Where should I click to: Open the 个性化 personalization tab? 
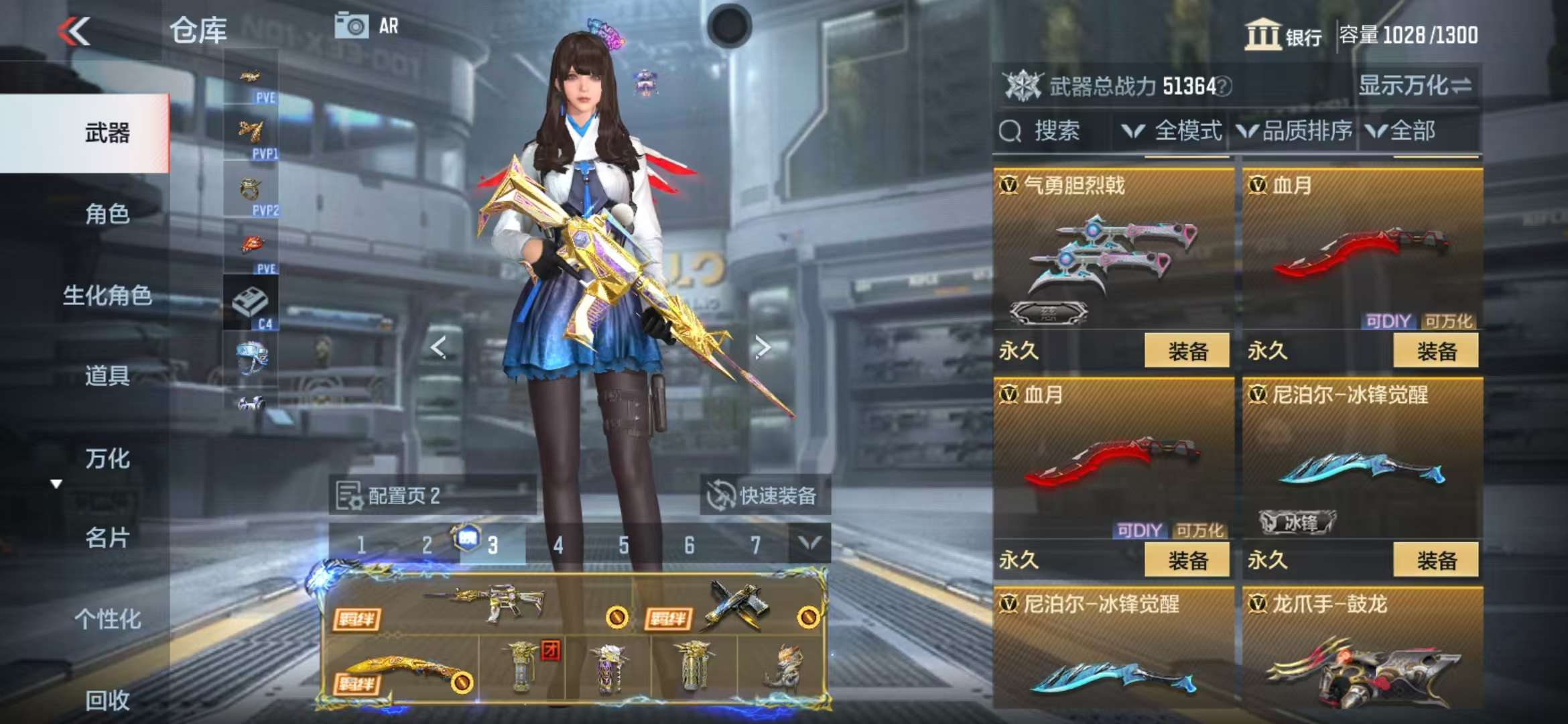[107, 619]
